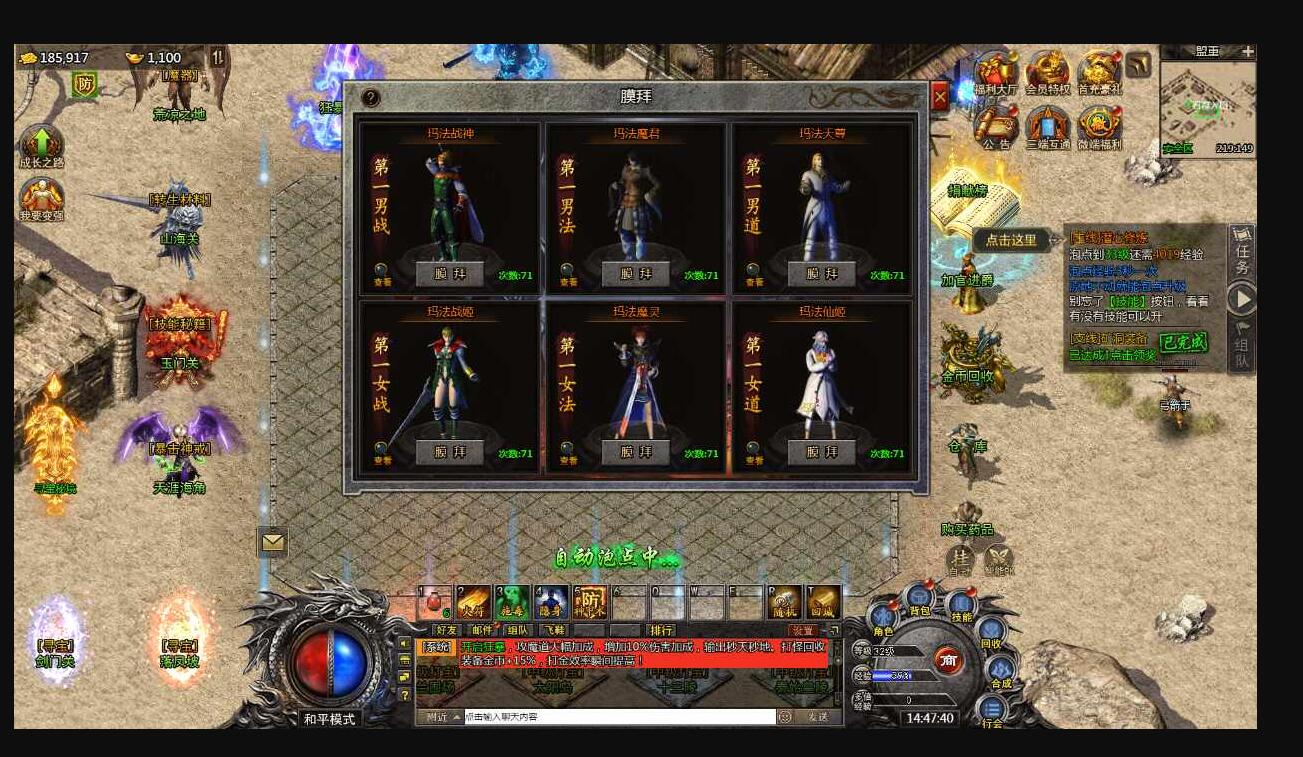Switch to the 好友 friends tab
This screenshot has width=1303, height=757.
(x=446, y=630)
